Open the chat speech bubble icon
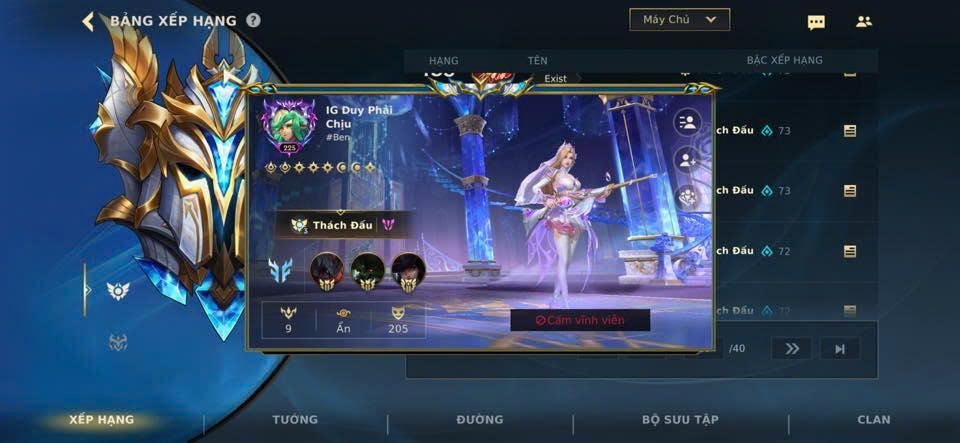This screenshot has width=960, height=443. [816, 22]
